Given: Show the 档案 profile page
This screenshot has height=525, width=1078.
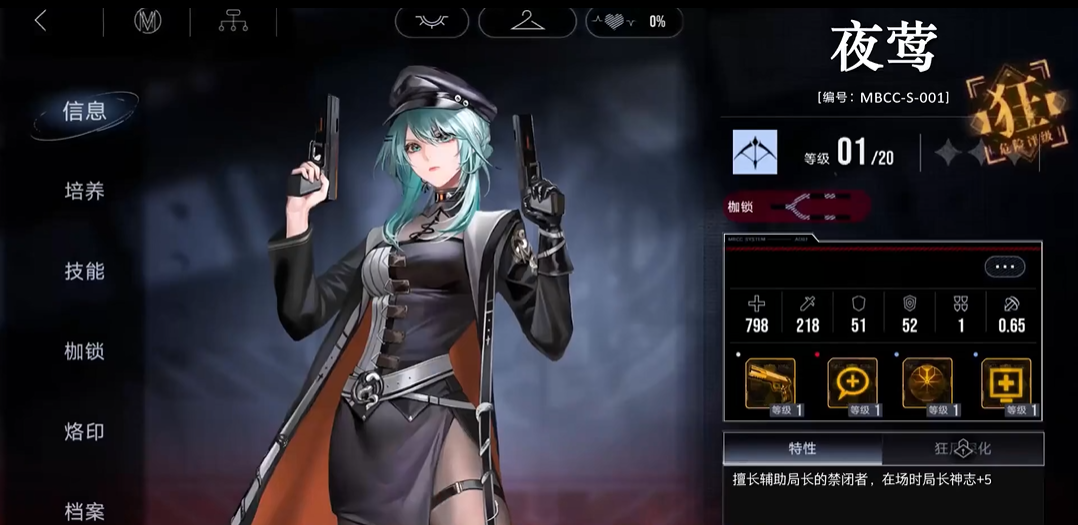Looking at the screenshot, I should (85, 511).
